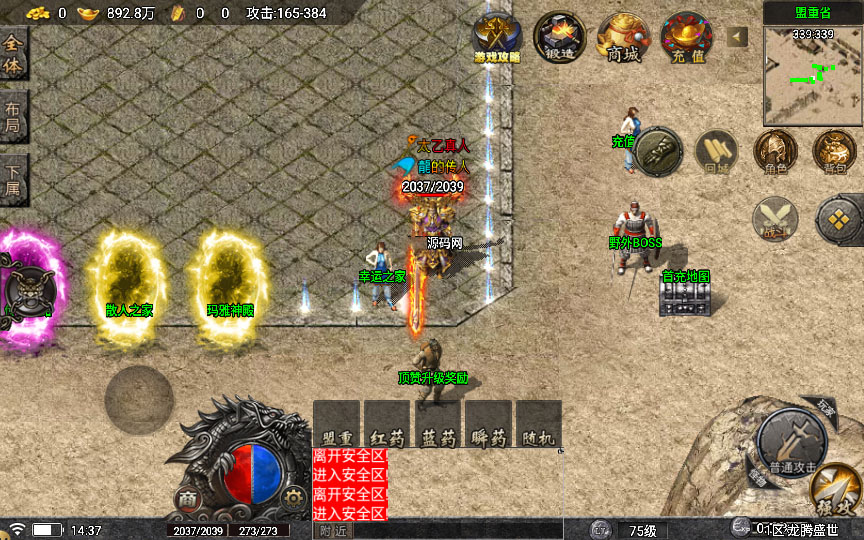Open the 商城 shop

point(623,38)
